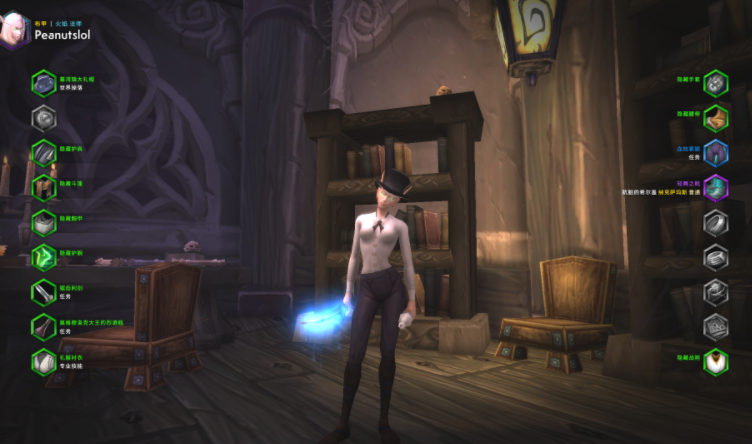752x444 pixels.
Task: Select the main-hand blade weapon slot
Action: pos(43,292)
